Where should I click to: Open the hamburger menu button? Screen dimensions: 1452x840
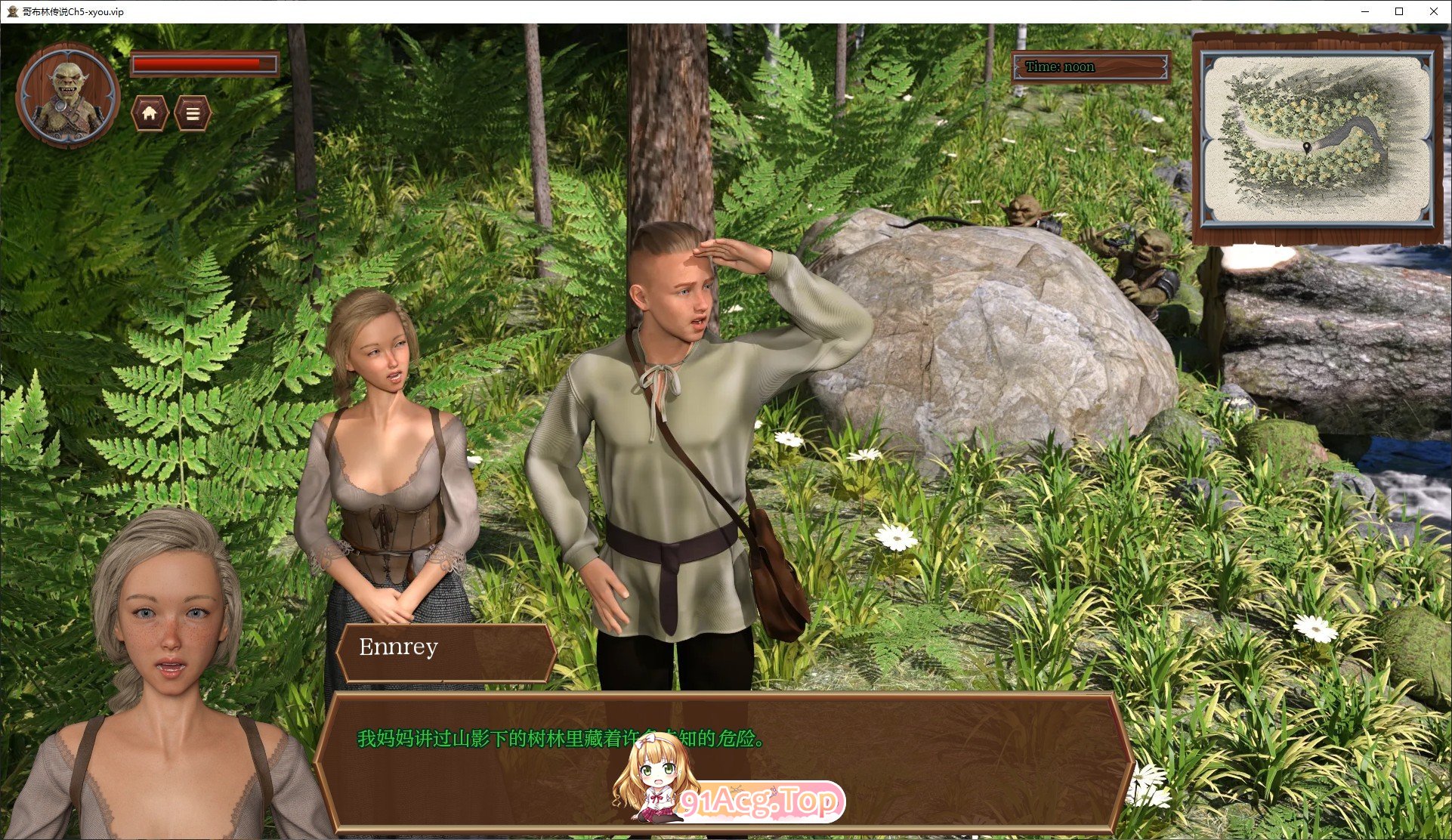(x=193, y=114)
